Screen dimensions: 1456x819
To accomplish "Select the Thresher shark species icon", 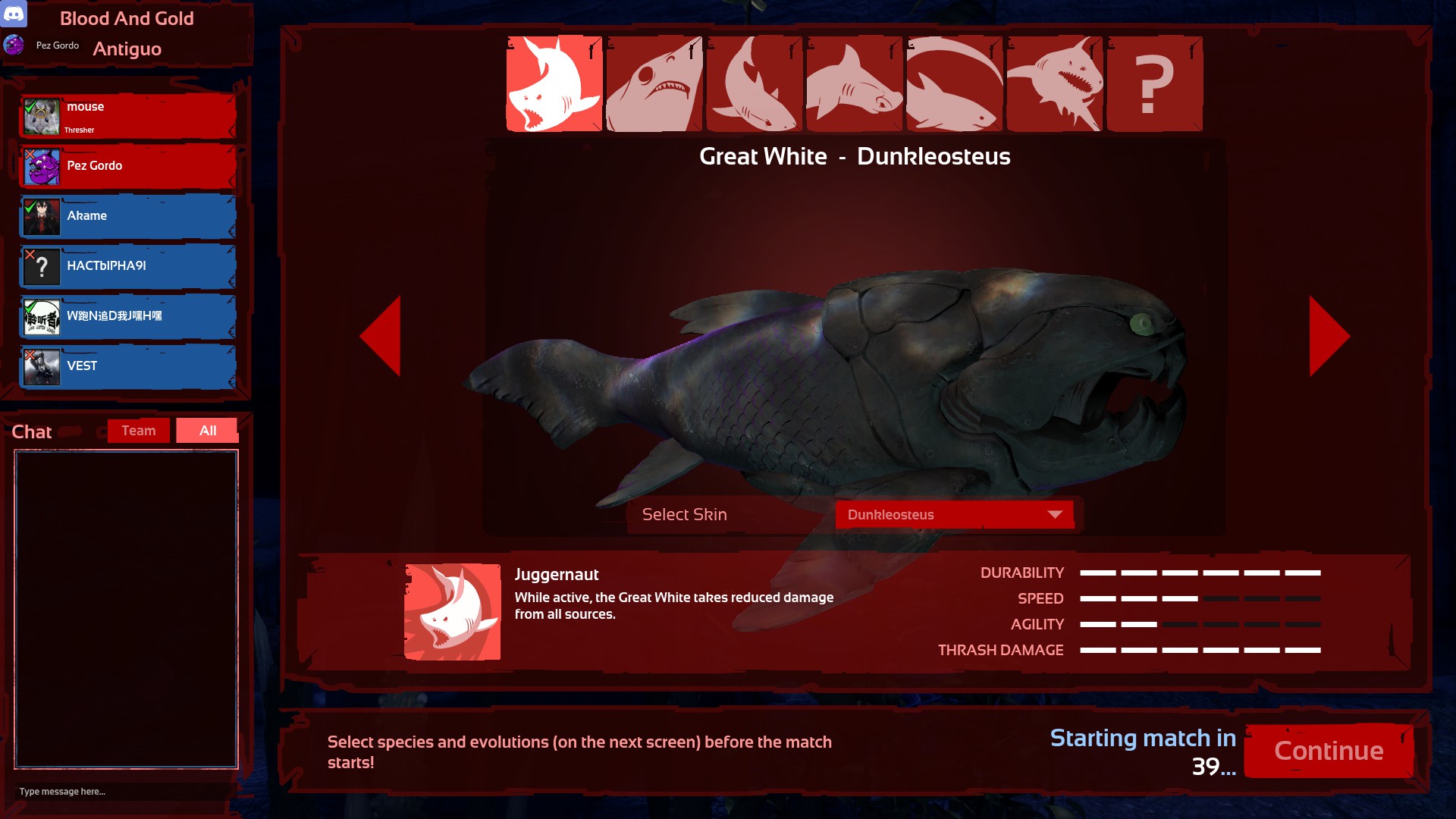I will [953, 83].
